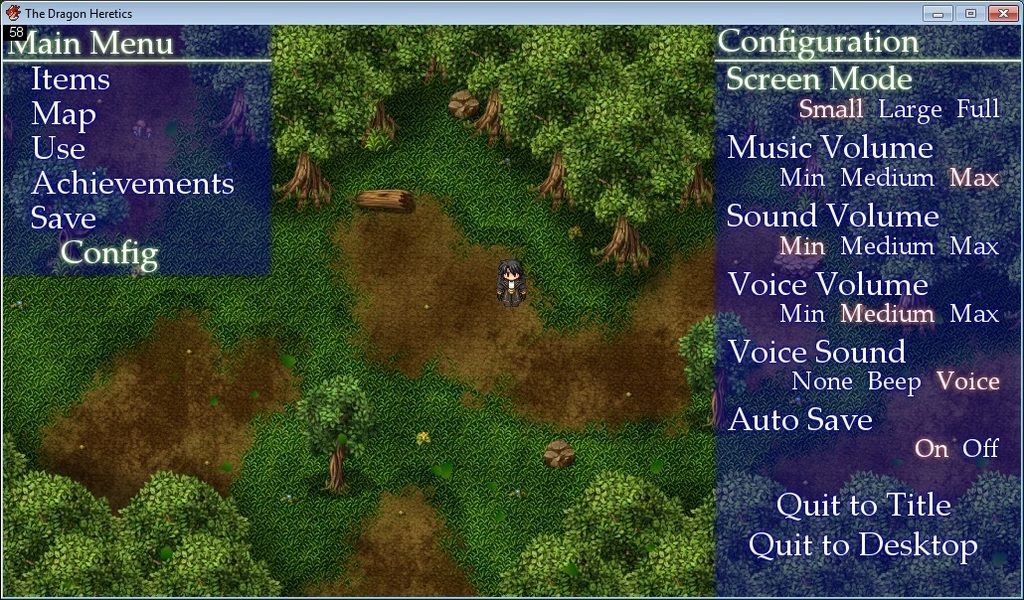Viewport: 1024px width, 600px height.
Task: Select Save in the Main Menu
Action: click(x=63, y=218)
